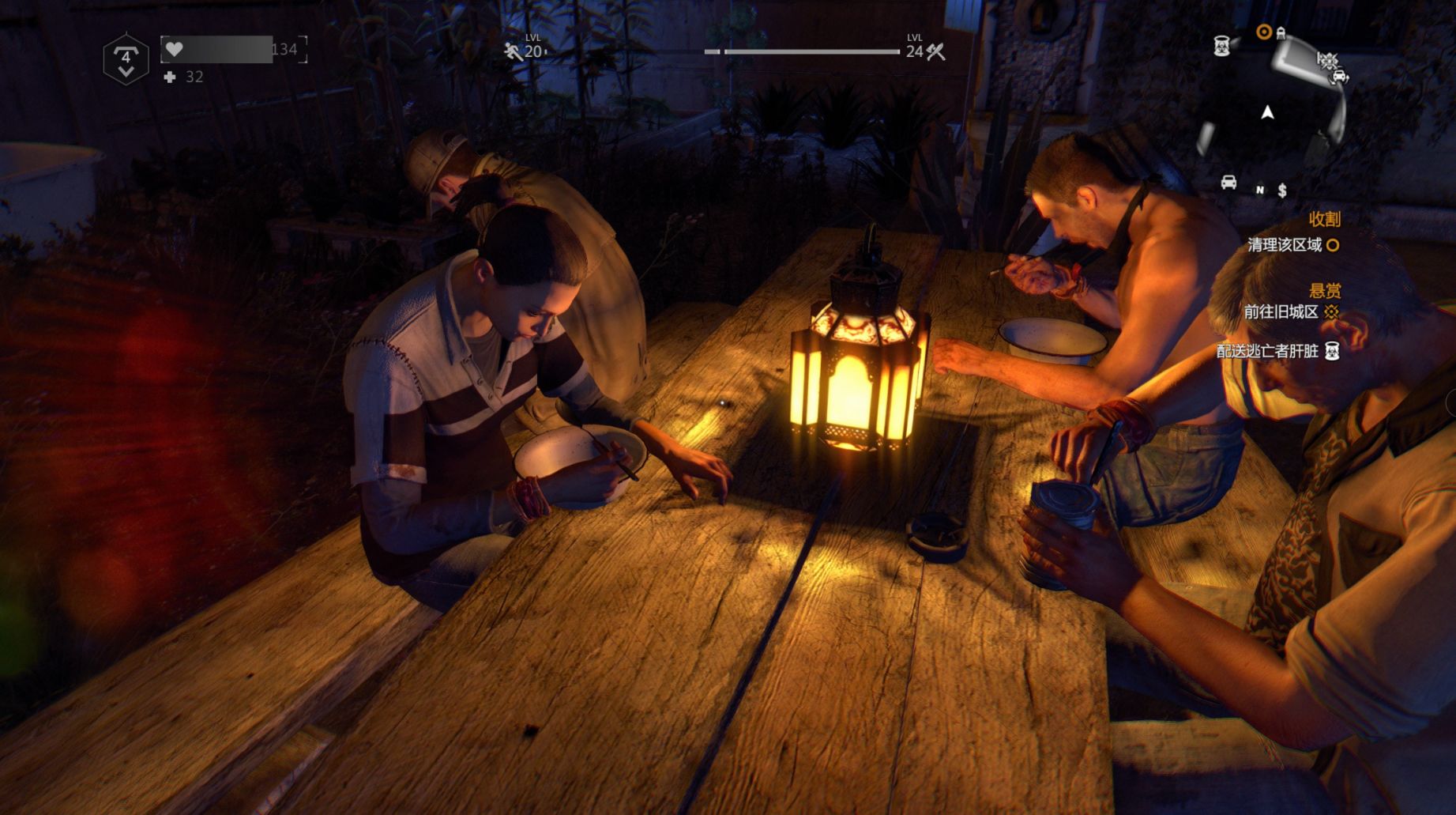Screen dimensions: 1456x815
Task: Click the canister marker left of the minimap
Action: pyautogui.click(x=1221, y=45)
